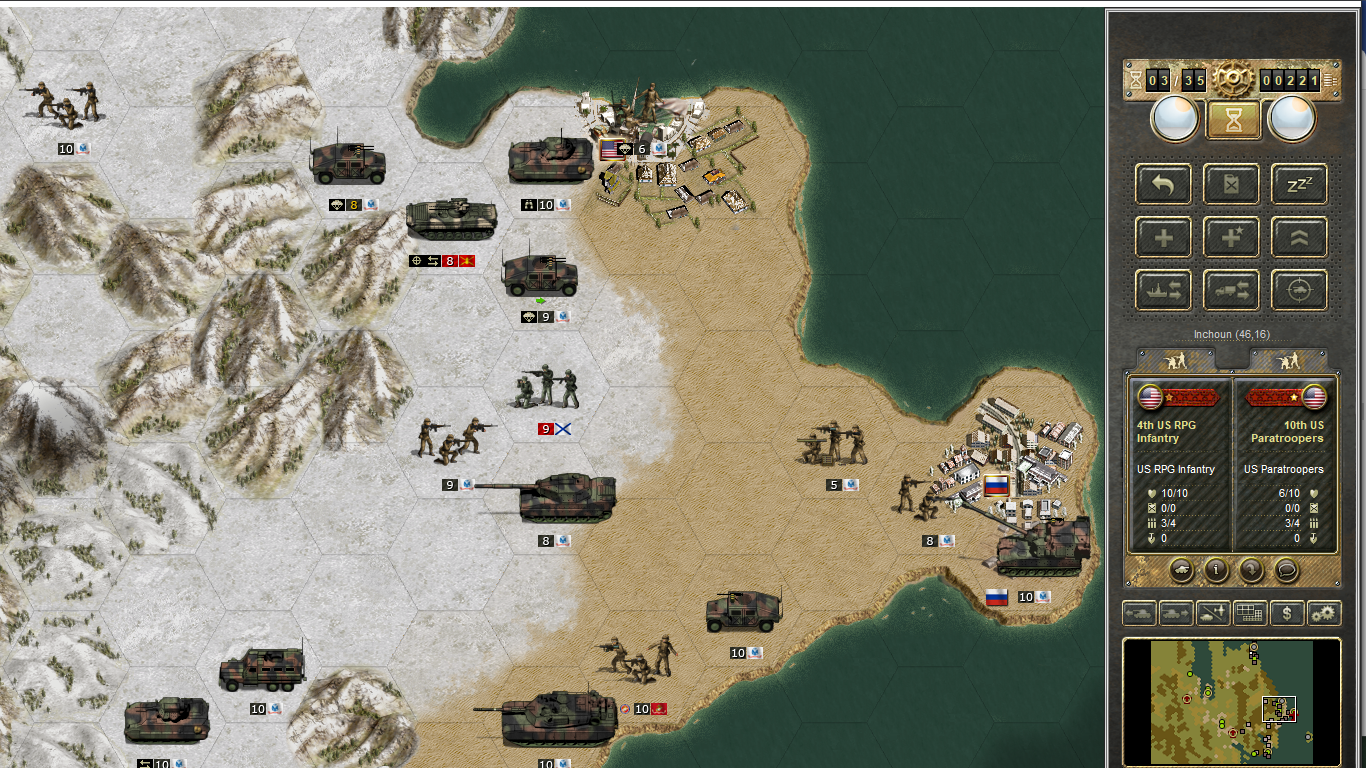Screen dimensions: 1366x768
Task: Go to the previous unit
Action: click(x=1140, y=613)
